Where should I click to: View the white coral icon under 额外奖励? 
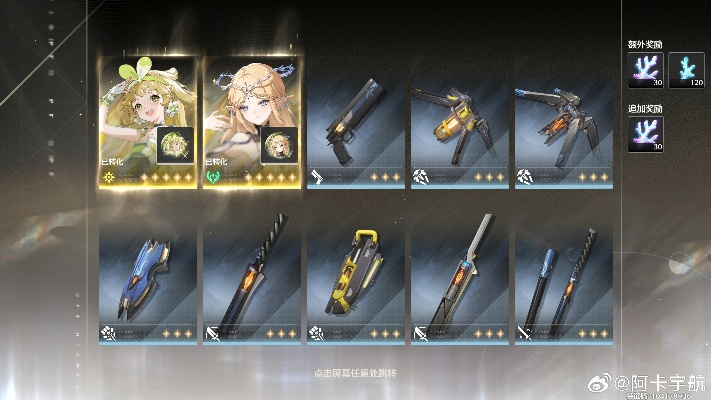[645, 70]
